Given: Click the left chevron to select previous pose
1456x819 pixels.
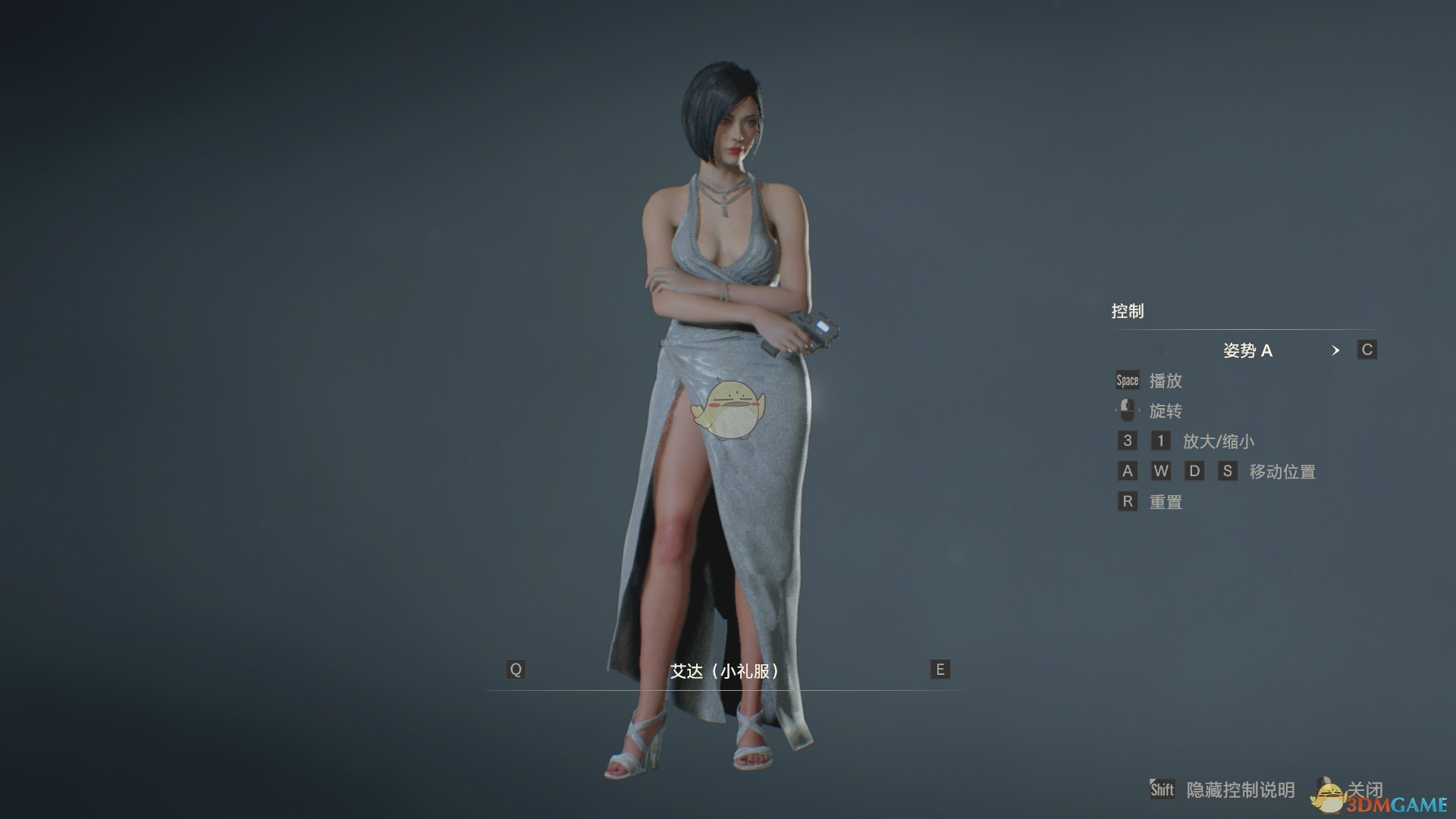Looking at the screenshot, I should click(1159, 350).
